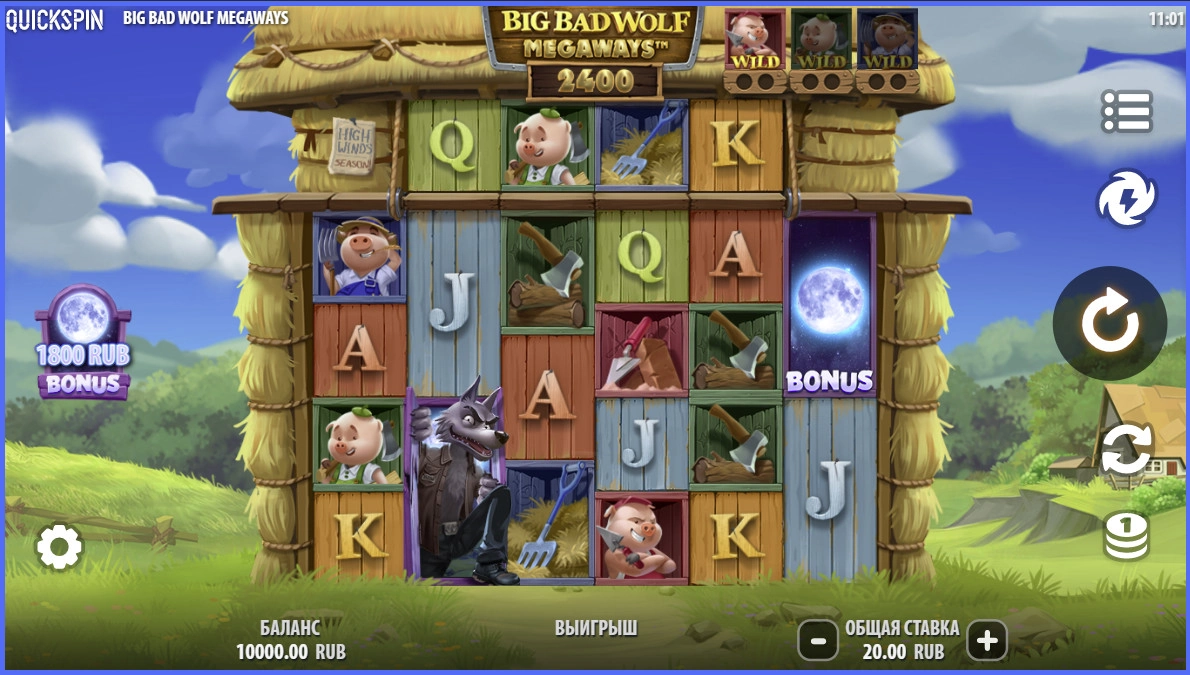This screenshot has height=675, width=1190.
Task: Open the paytable list menu
Action: coord(1126,112)
